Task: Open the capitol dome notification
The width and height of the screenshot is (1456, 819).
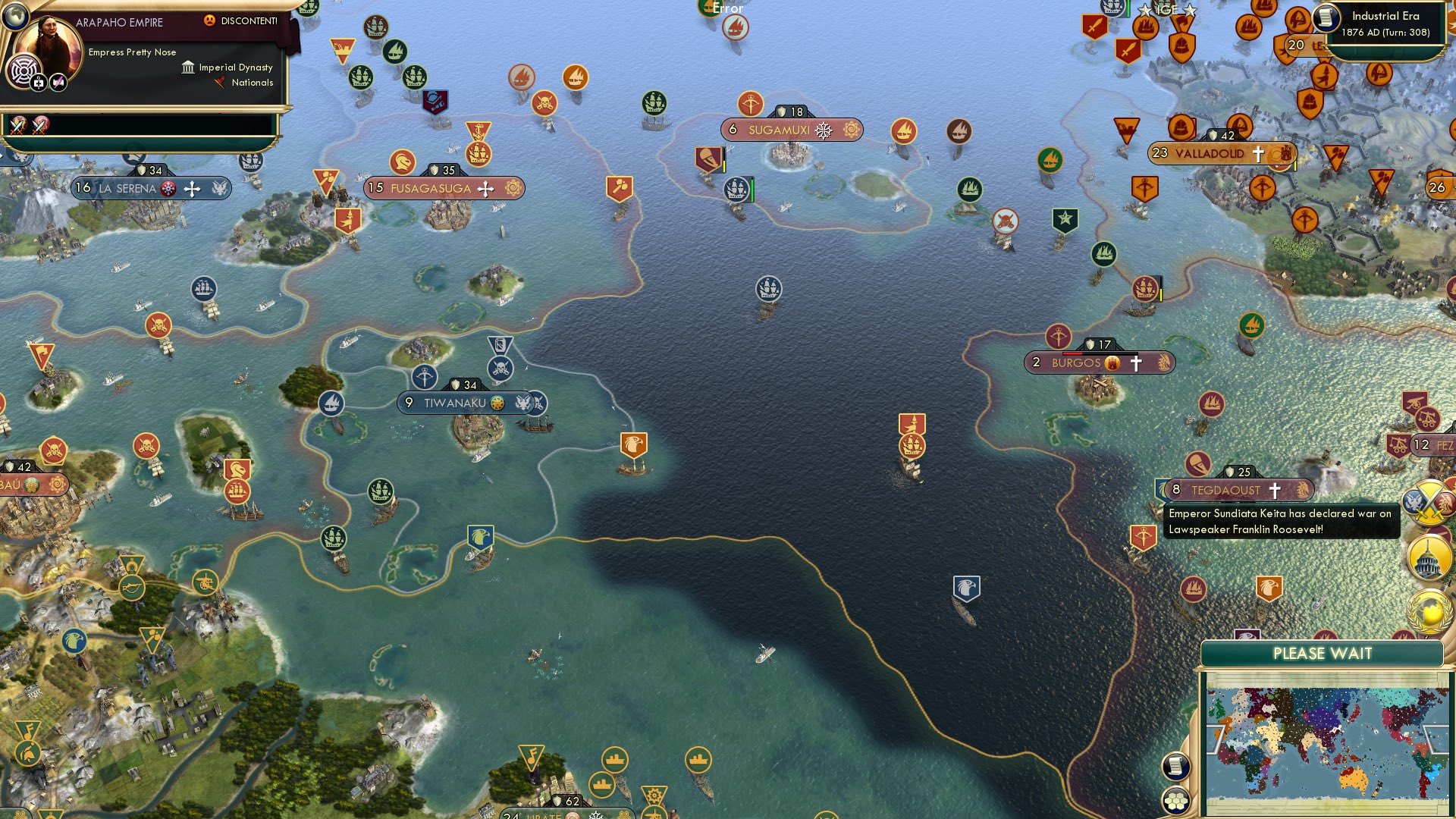Action: (1429, 557)
